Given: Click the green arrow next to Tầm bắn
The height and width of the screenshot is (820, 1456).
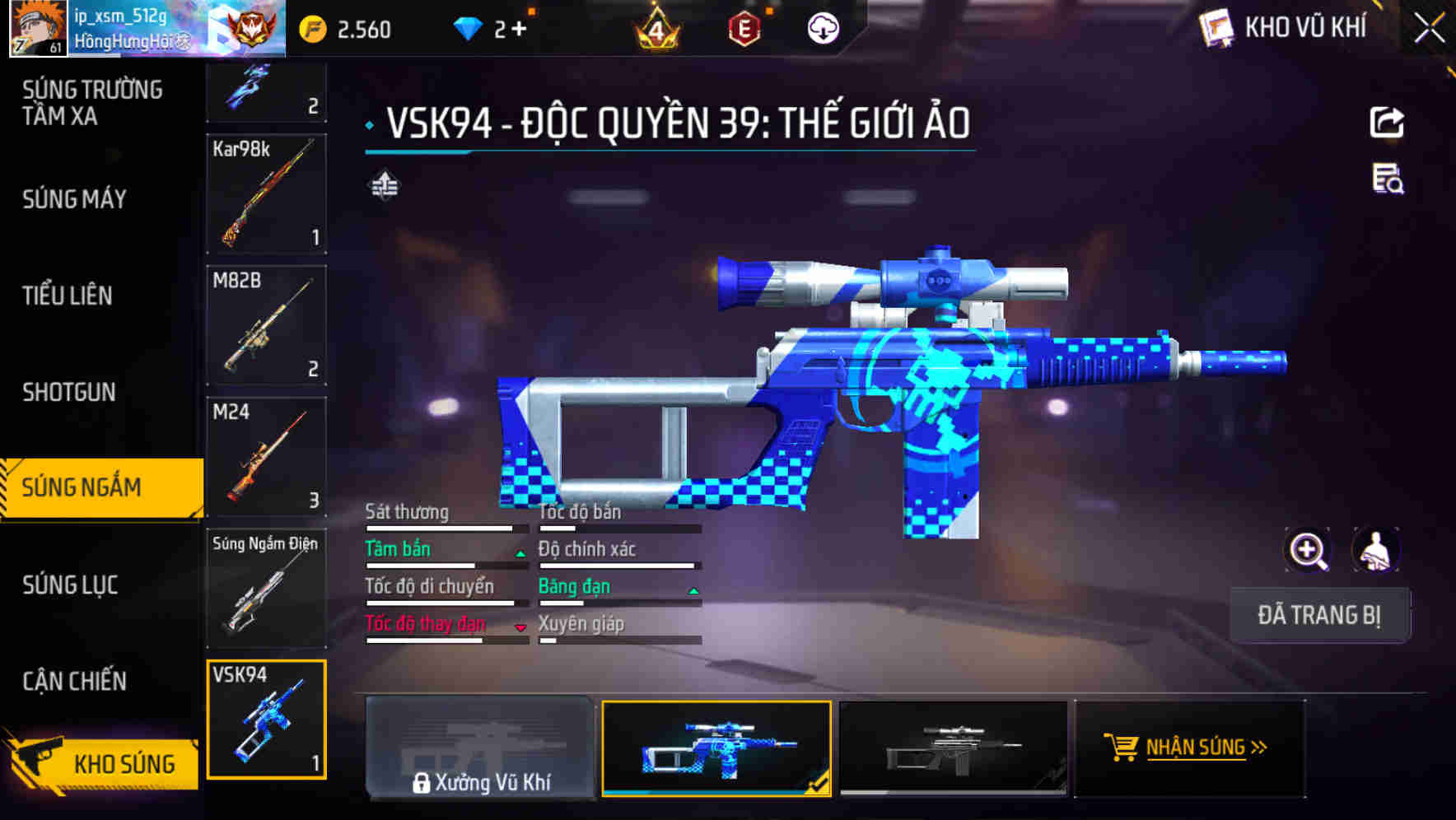Looking at the screenshot, I should point(520,552).
